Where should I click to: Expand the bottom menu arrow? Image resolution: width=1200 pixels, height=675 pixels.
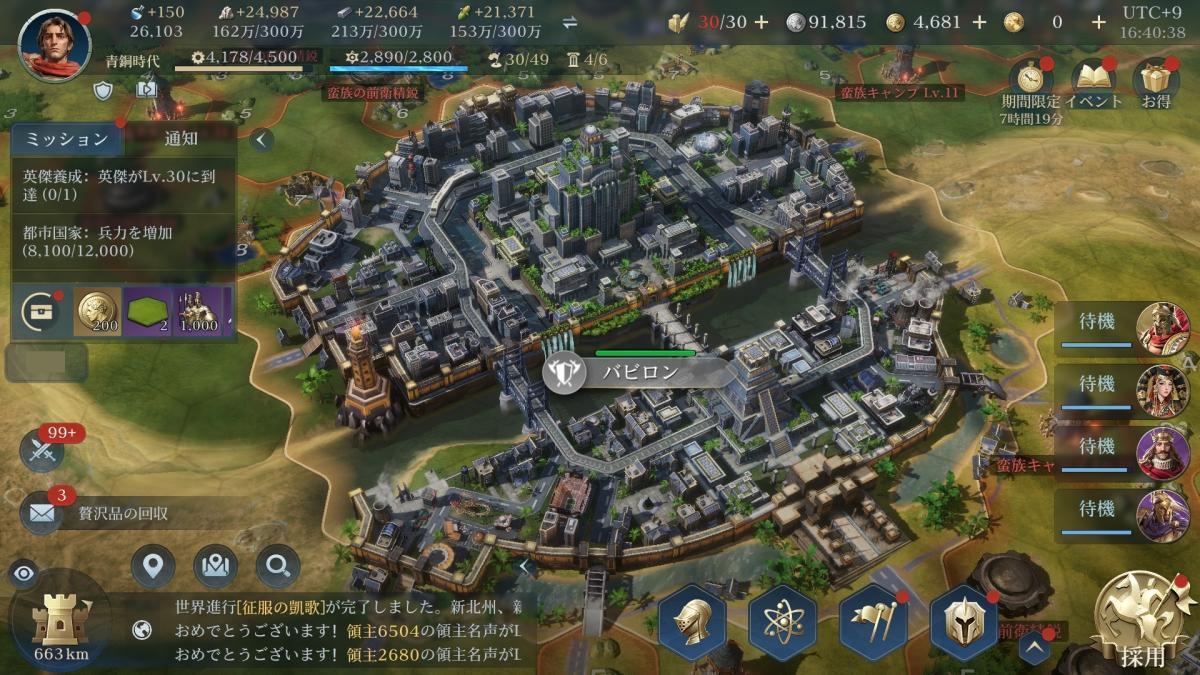click(1034, 647)
